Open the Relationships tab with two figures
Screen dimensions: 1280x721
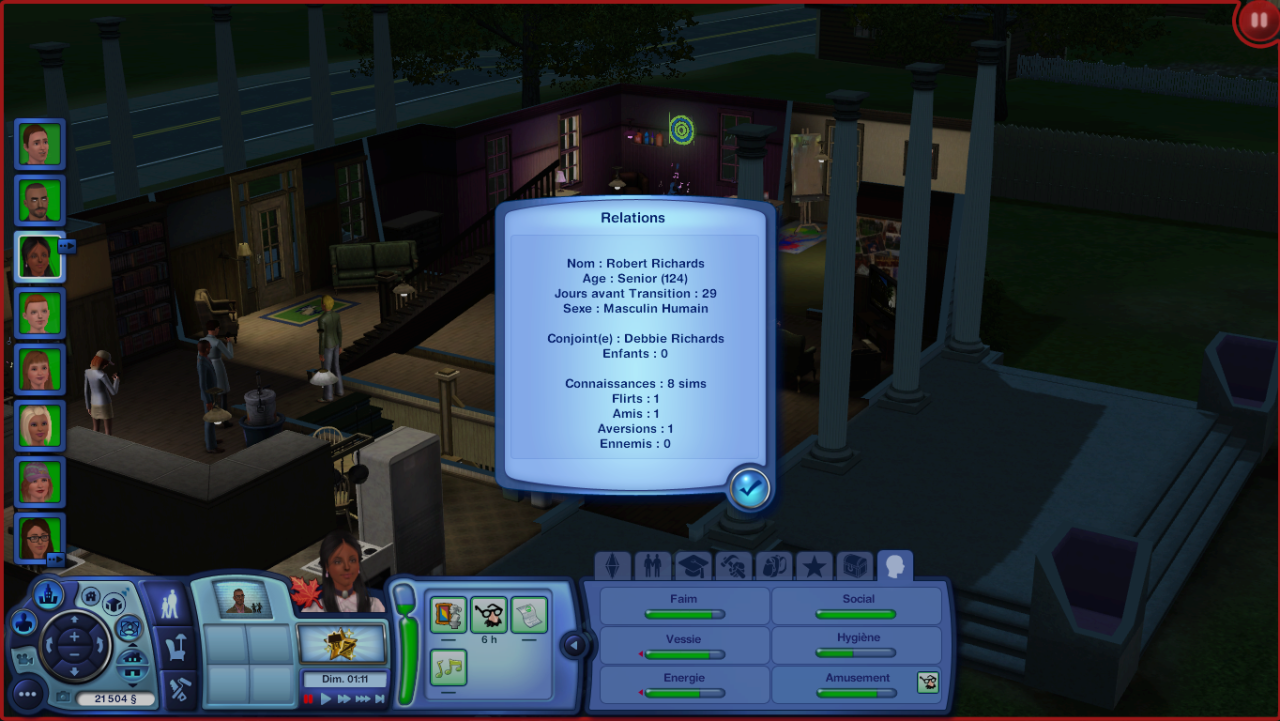tap(653, 566)
